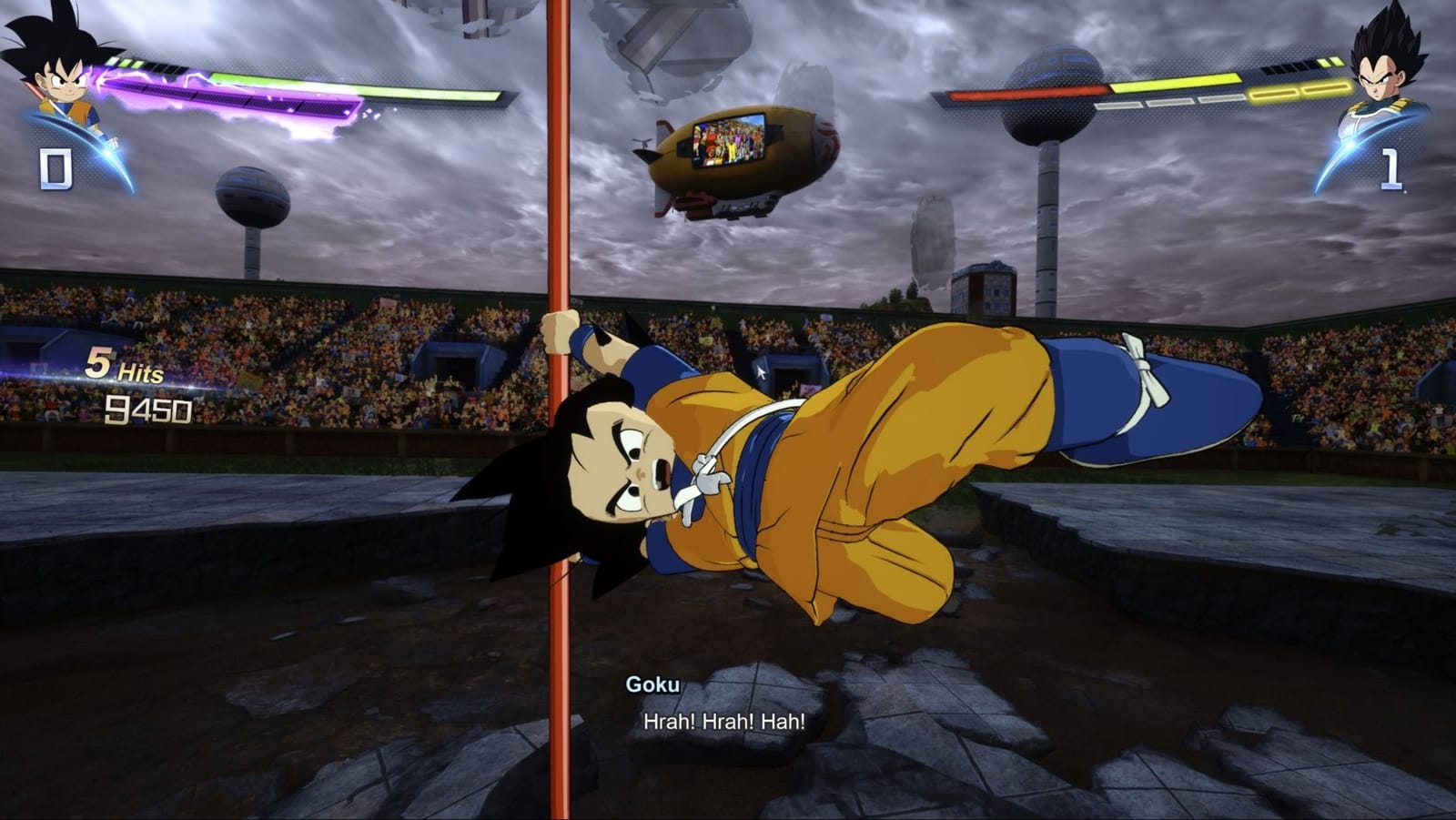
Task: Click the blimp's video screen
Action: click(726, 143)
